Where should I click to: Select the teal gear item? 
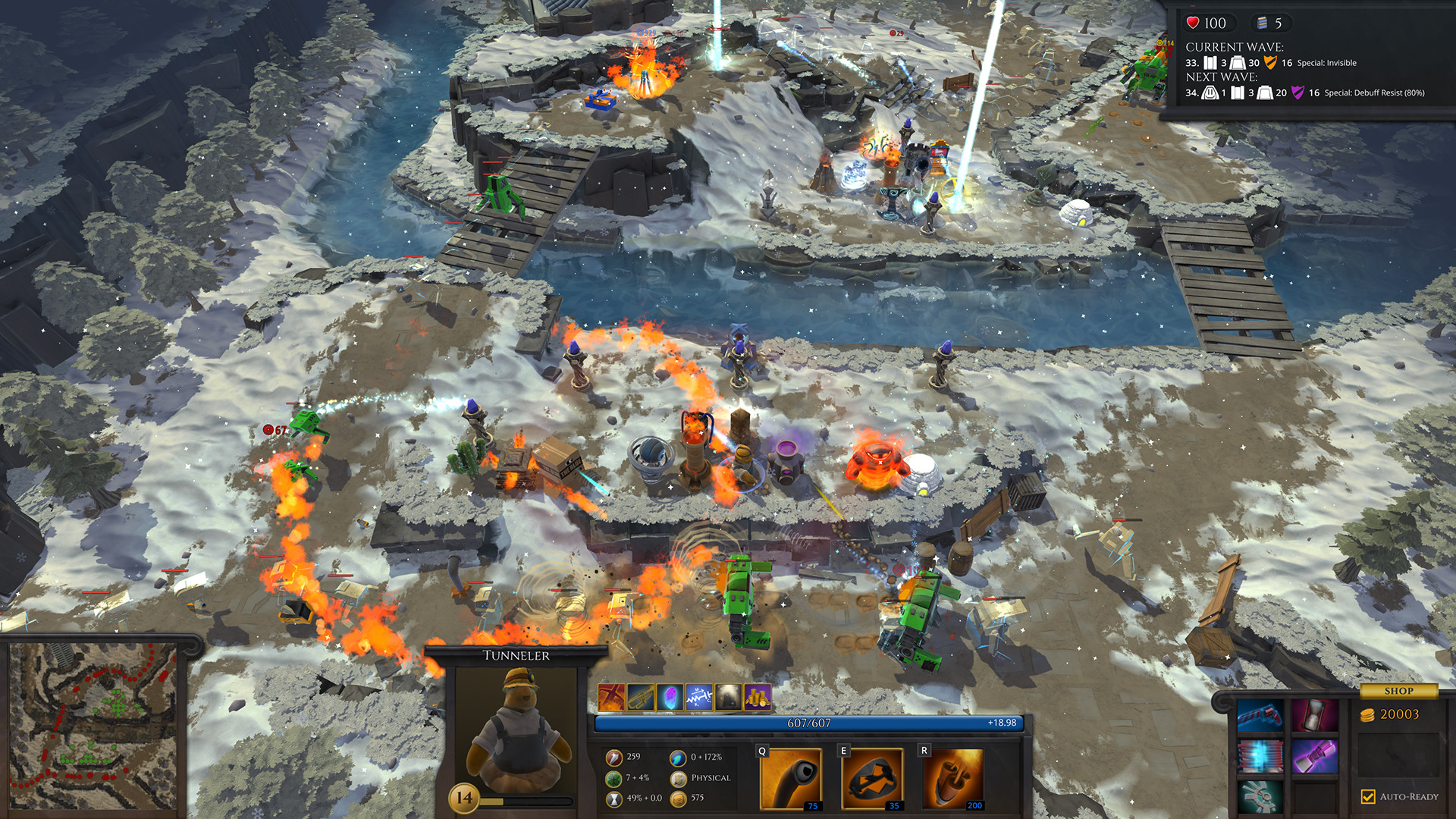point(1261,798)
